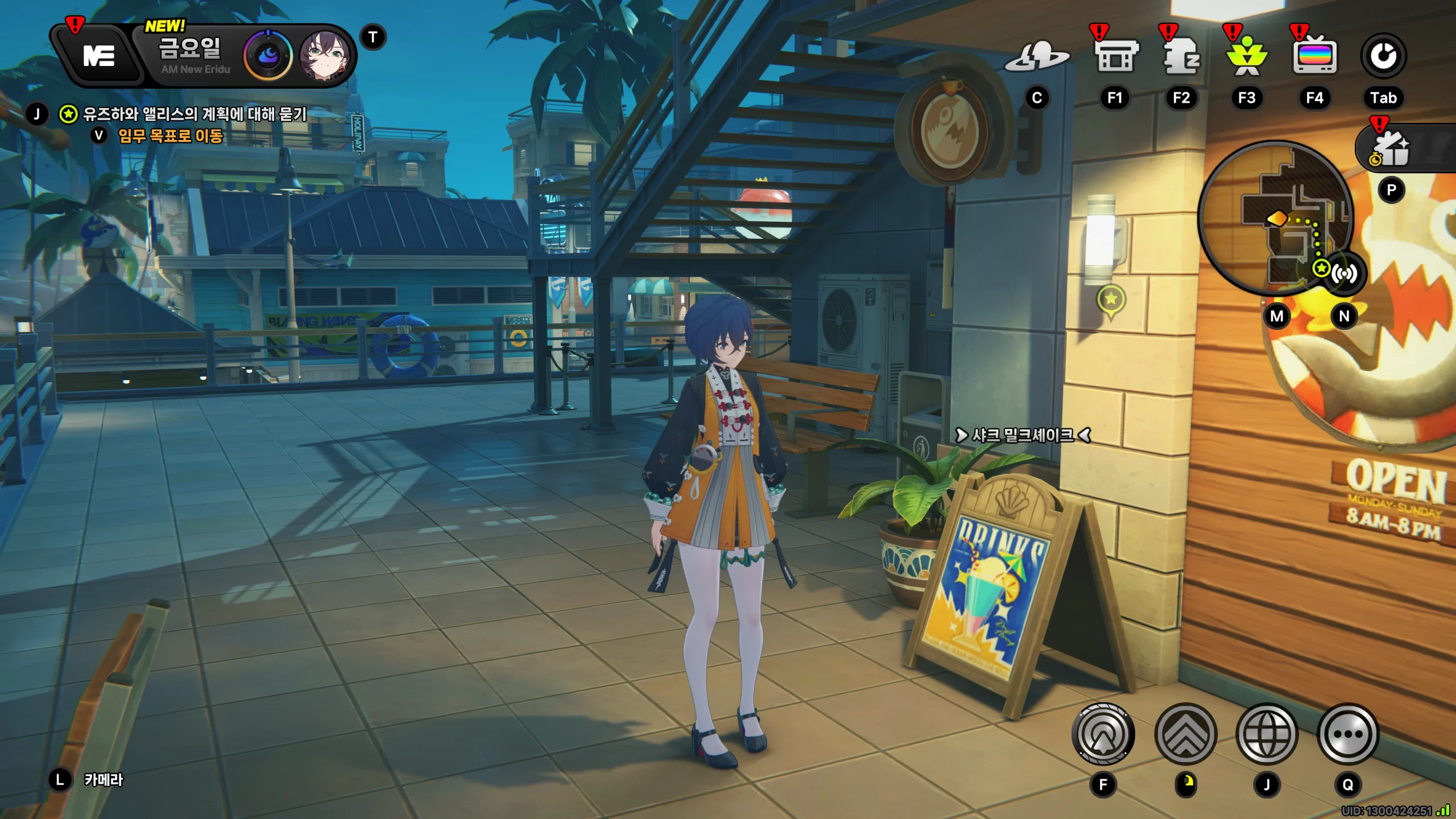Viewport: 1456px width, 819px height.
Task: Open the three-dots more options button
Action: tap(1348, 734)
